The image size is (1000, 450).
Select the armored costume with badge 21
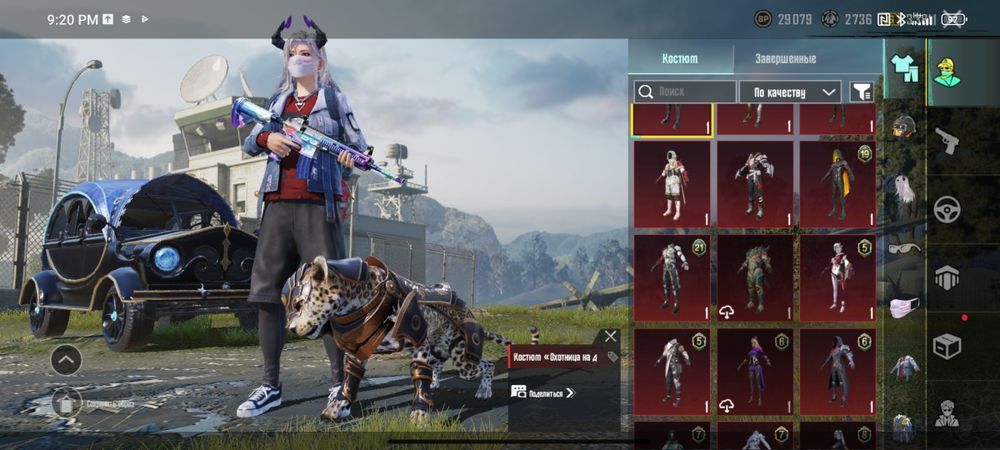[671, 276]
